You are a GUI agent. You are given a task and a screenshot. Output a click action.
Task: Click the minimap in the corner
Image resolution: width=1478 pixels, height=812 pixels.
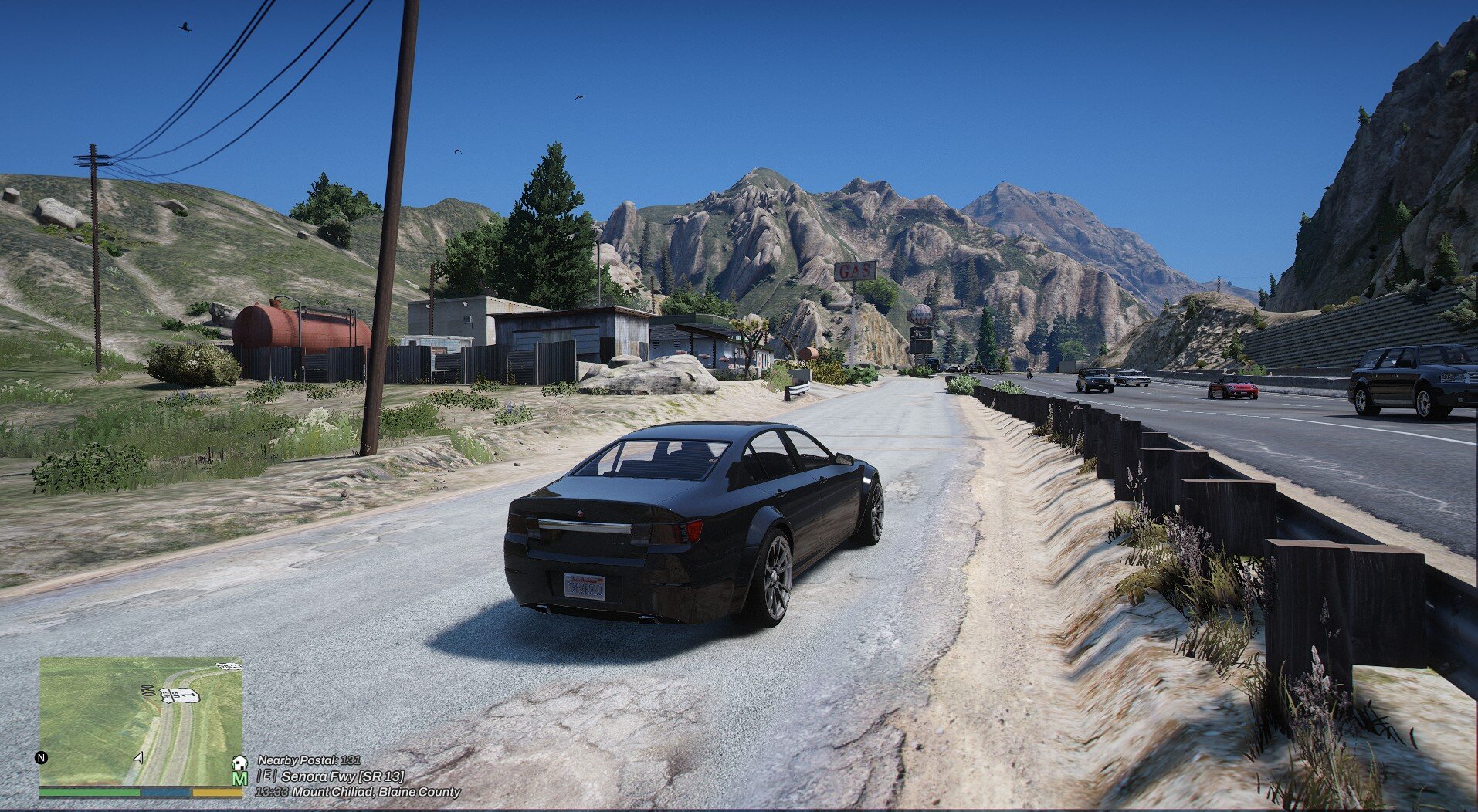click(141, 721)
